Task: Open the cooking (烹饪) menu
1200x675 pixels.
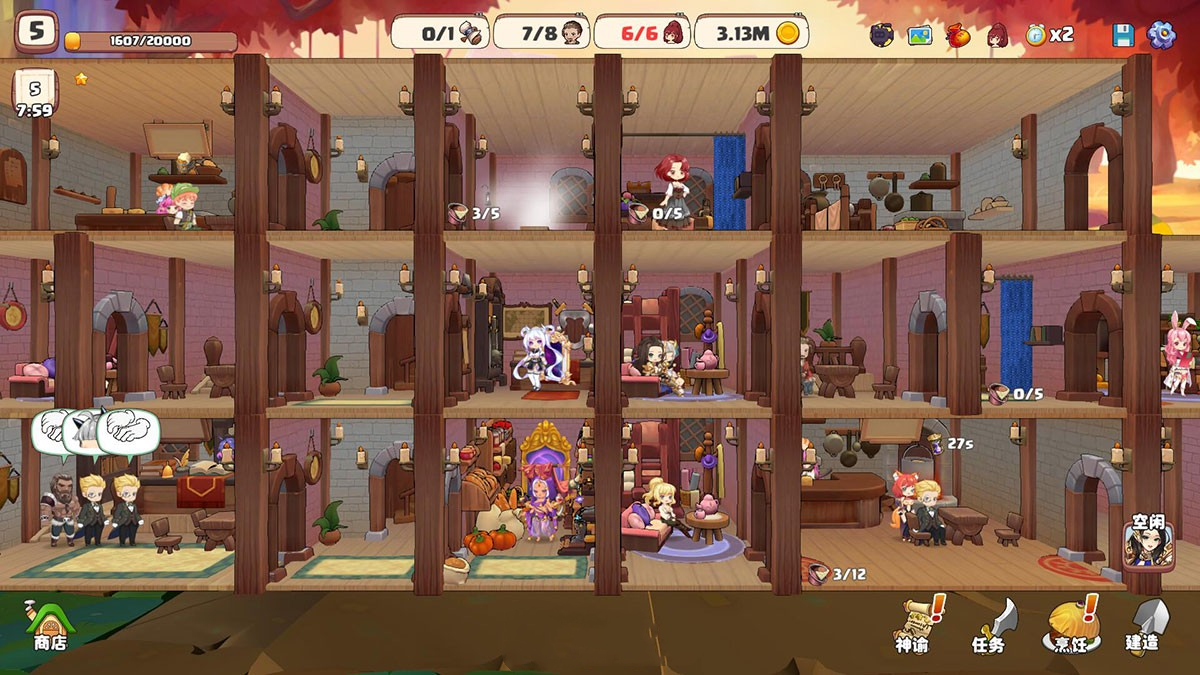Action: pos(1072,625)
